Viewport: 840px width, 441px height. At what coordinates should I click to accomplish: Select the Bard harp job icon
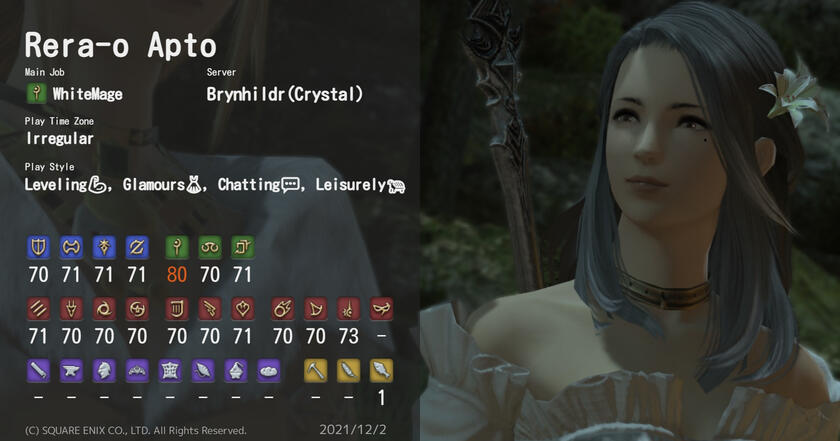point(177,308)
